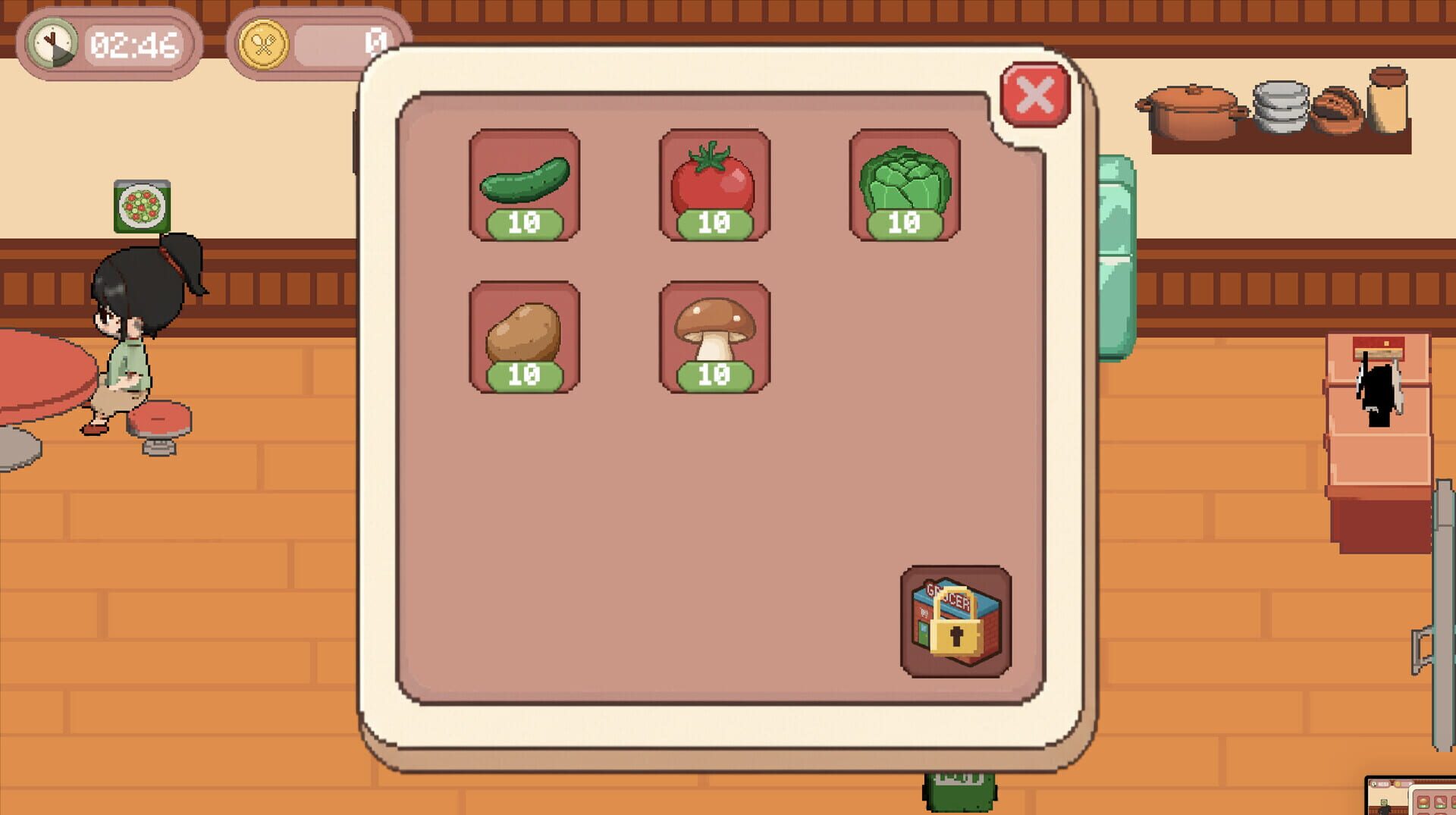Select the cucumber ingredient slot
This screenshot has height=815, width=1456.
526,184
